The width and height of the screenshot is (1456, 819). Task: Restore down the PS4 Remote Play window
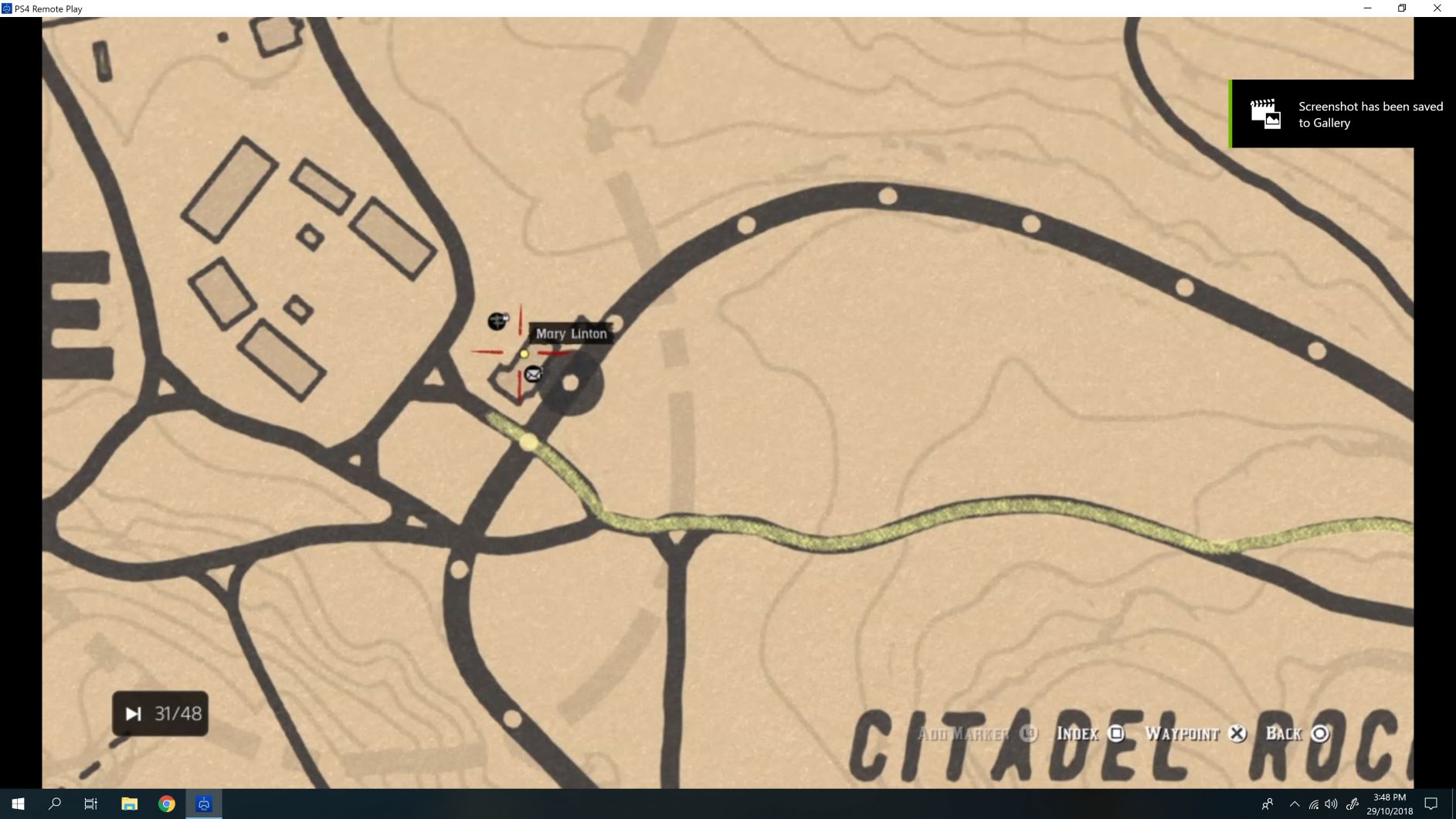point(1402,8)
